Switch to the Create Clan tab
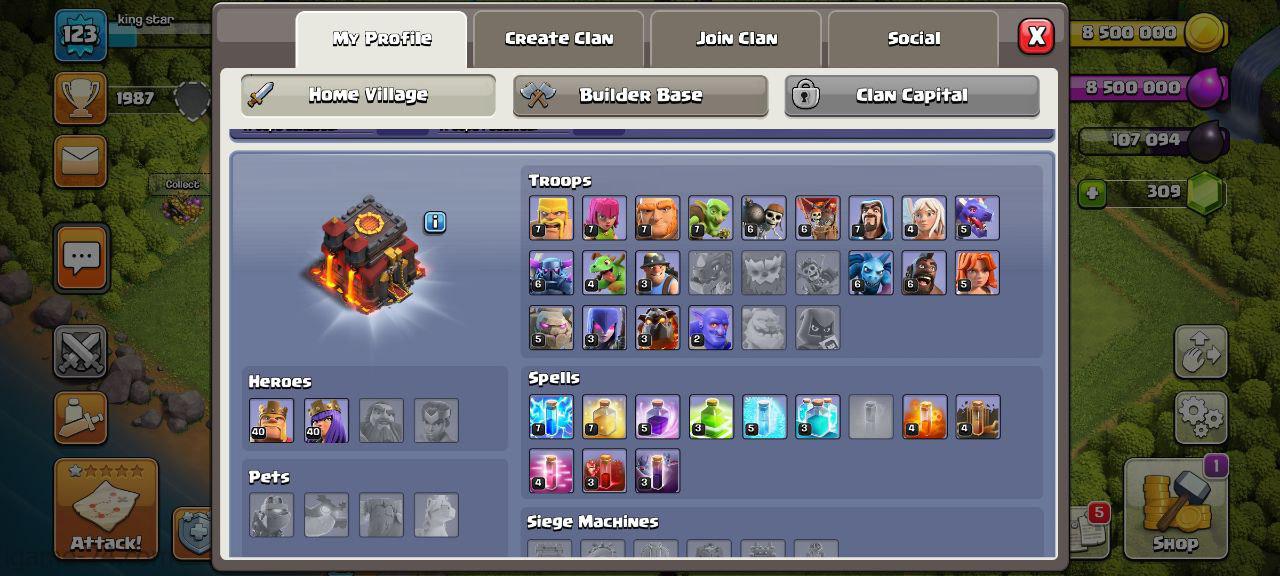The width and height of the screenshot is (1280, 576). (x=559, y=39)
